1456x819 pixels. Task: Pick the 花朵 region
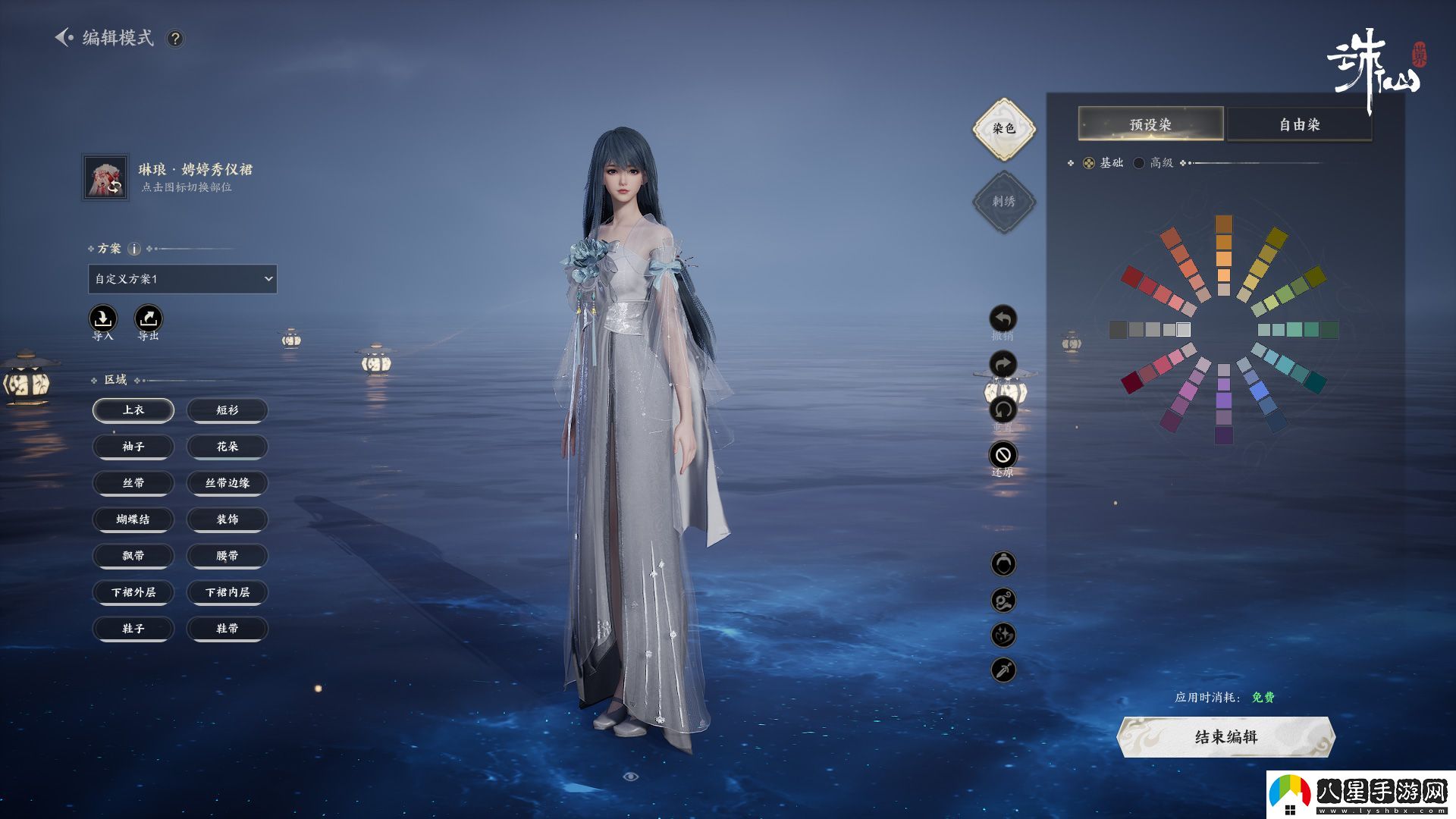[227, 447]
